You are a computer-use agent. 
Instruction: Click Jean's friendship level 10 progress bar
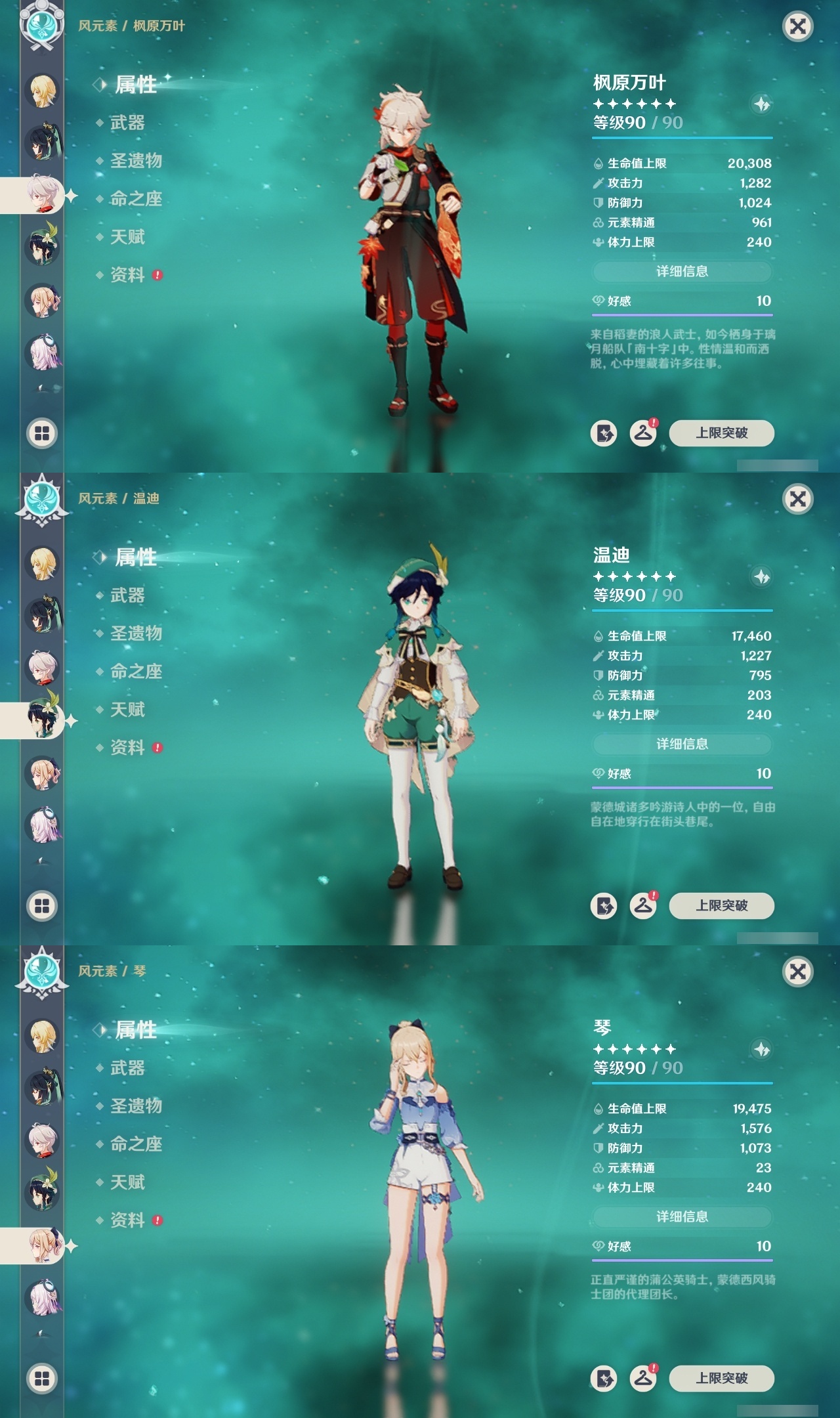pos(682,1261)
